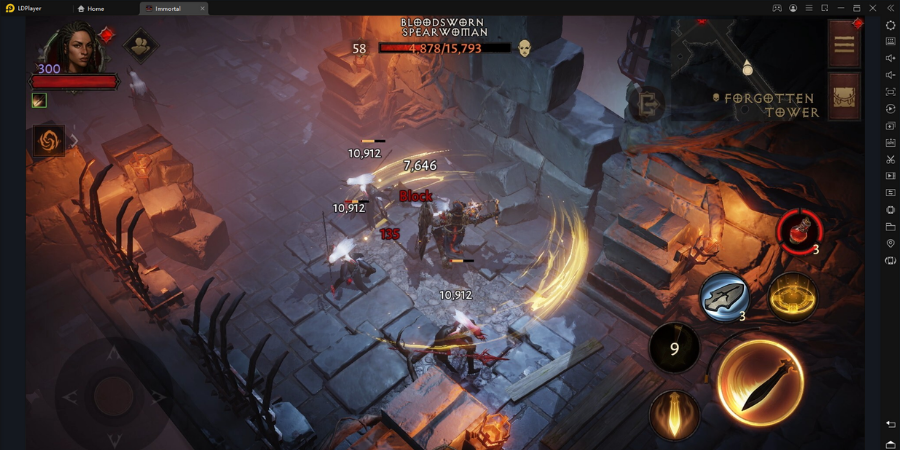Image resolution: width=900 pixels, height=450 pixels.
Task: Tap the skill on cooldown showing 9
Action: [x=674, y=349]
